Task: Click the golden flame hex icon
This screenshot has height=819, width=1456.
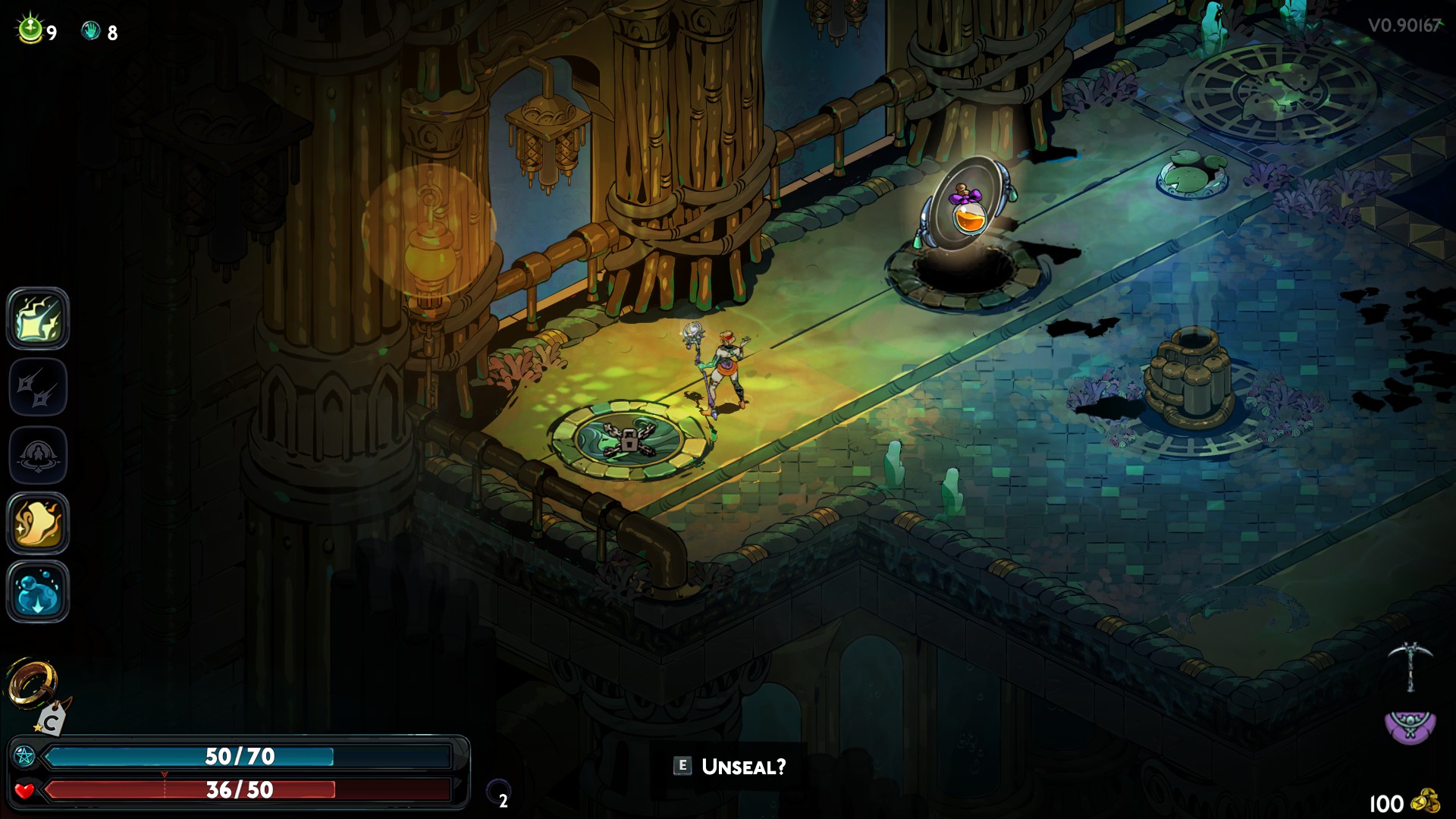Action: pos(38,522)
